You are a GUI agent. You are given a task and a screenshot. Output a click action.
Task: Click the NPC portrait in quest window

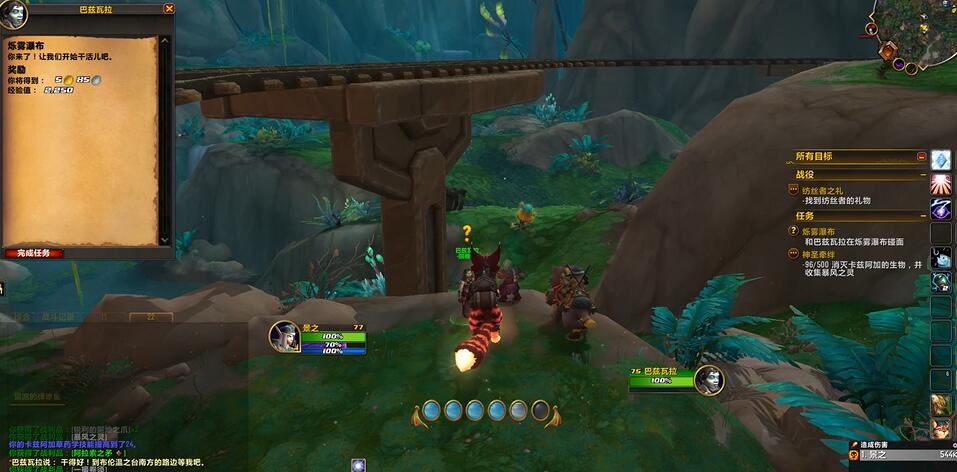click(14, 14)
